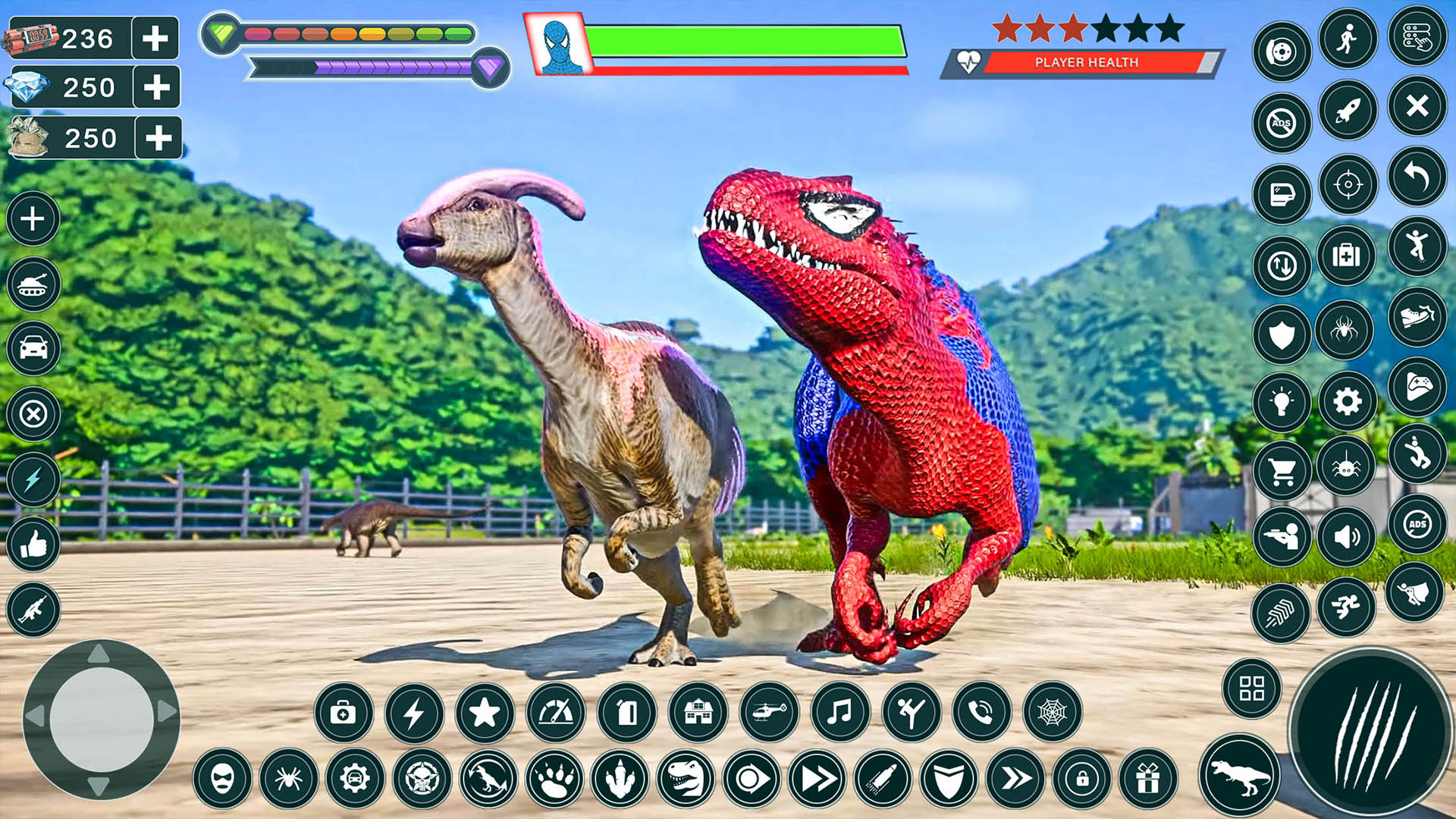Open the shopping cart store menu
This screenshot has width=1456, height=819.
[x=1282, y=472]
